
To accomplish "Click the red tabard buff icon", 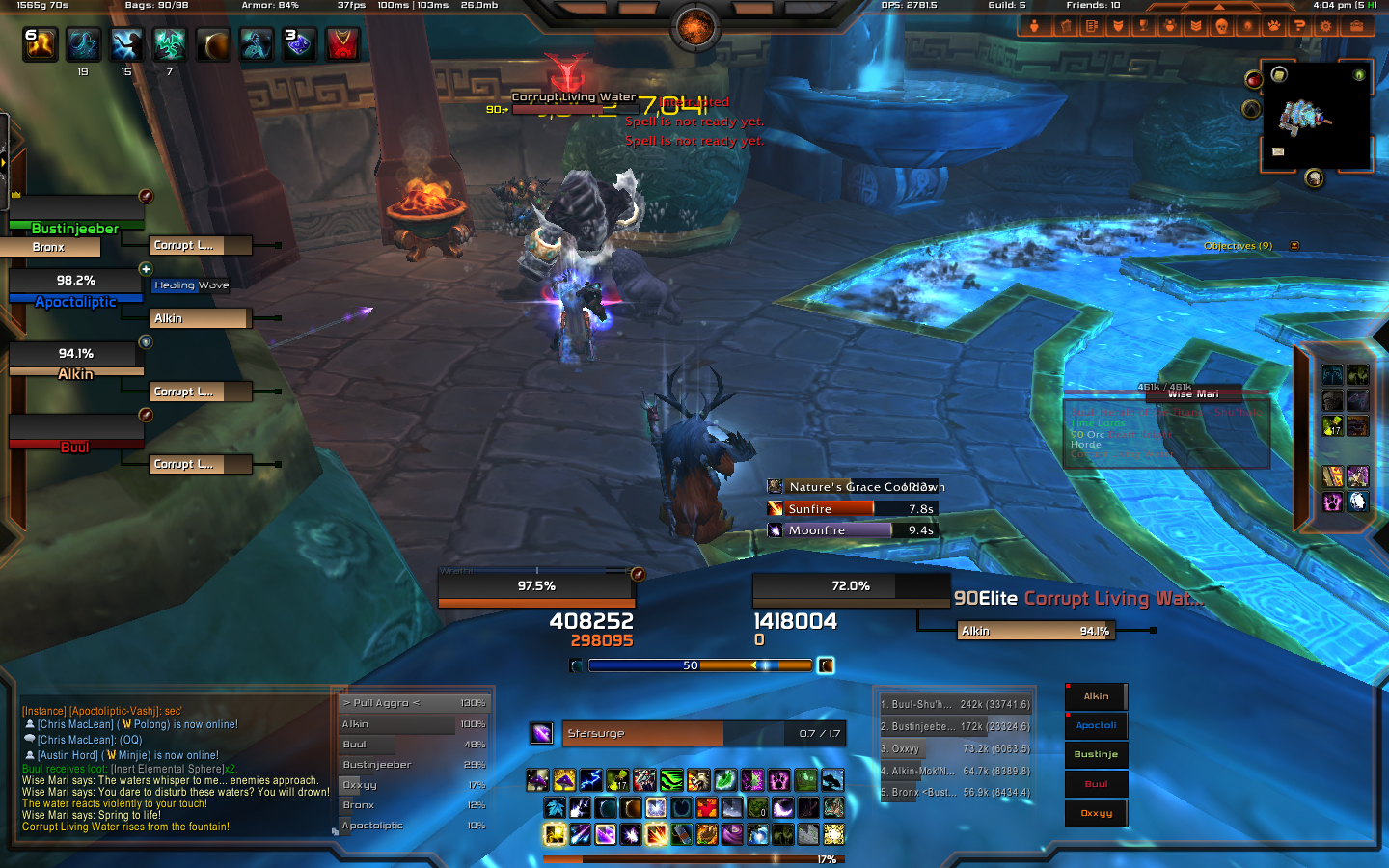I will [x=342, y=44].
